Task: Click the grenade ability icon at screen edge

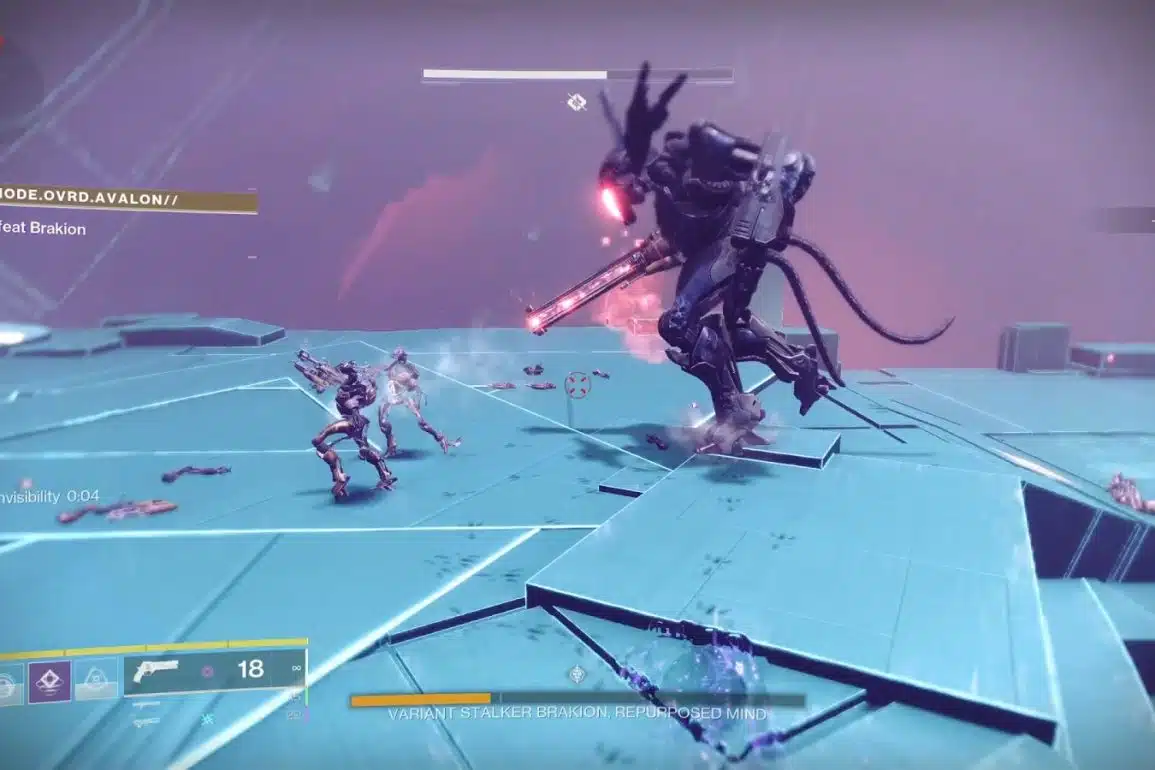Action: 9,682
